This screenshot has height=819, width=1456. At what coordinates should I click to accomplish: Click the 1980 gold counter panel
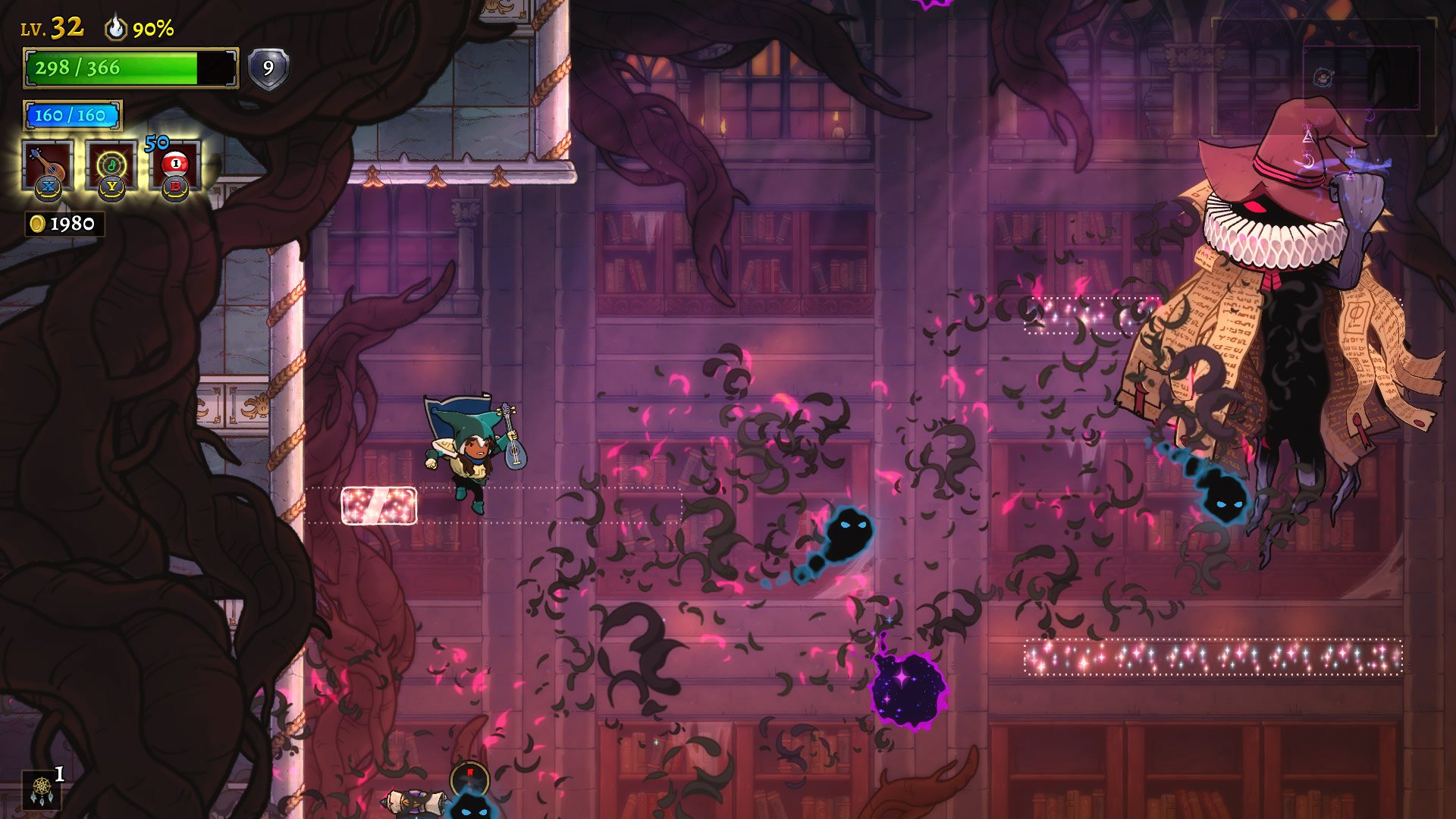pos(61,223)
